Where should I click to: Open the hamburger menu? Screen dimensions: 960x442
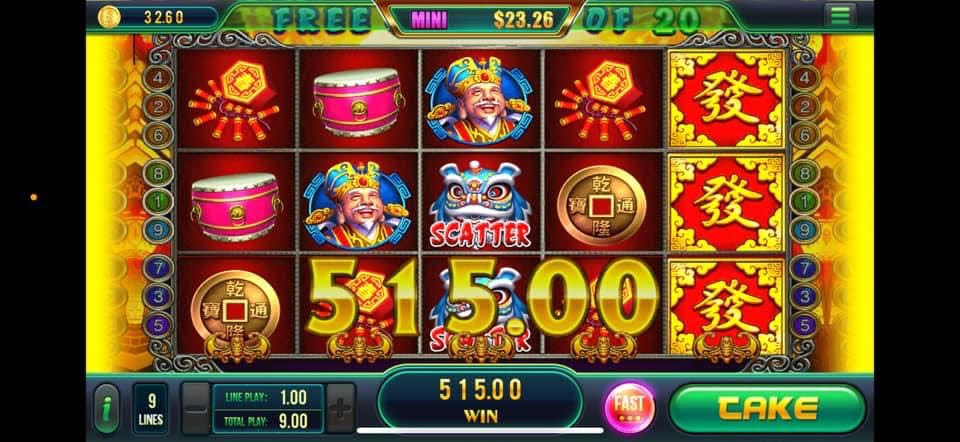[839, 15]
